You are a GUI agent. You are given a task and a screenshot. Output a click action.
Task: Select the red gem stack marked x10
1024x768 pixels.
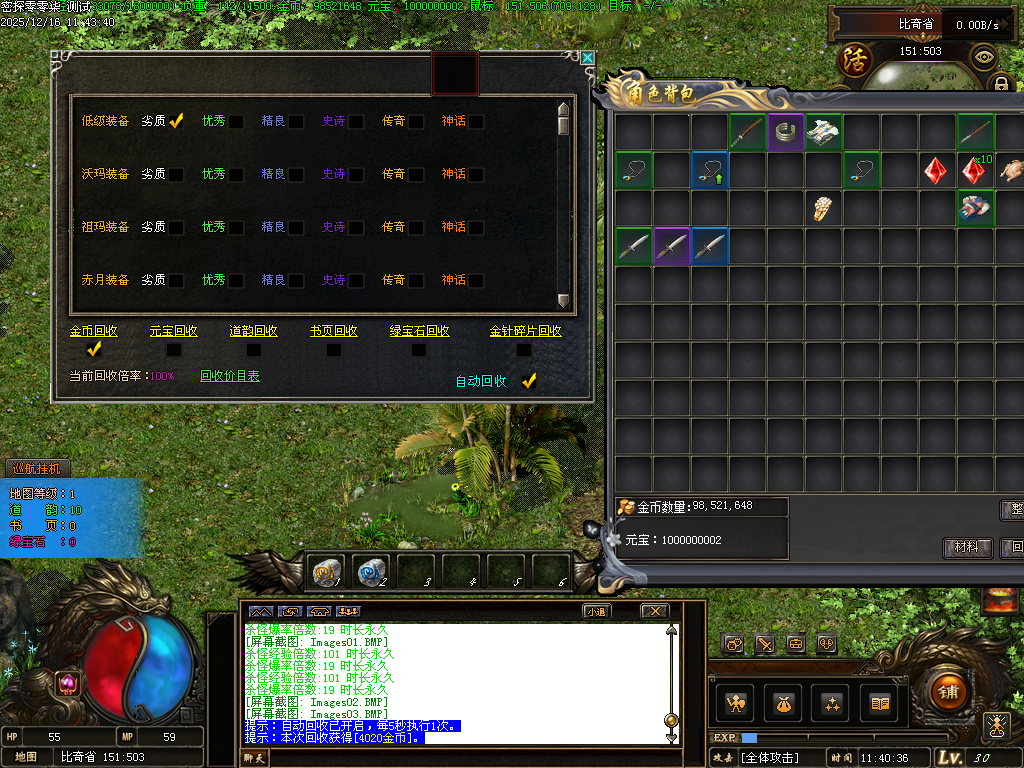(975, 170)
